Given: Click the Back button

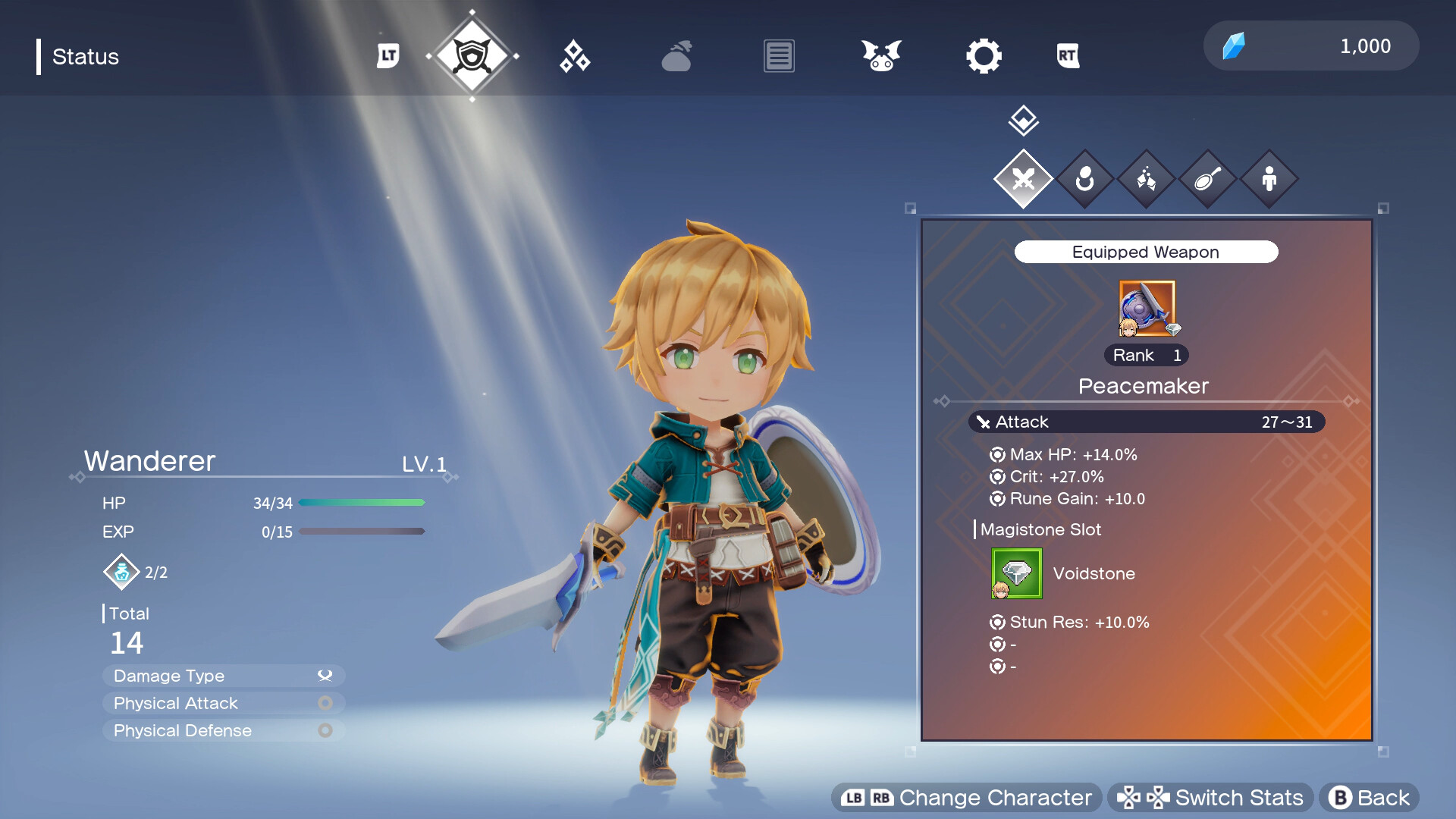Looking at the screenshot, I should click(x=1369, y=797).
